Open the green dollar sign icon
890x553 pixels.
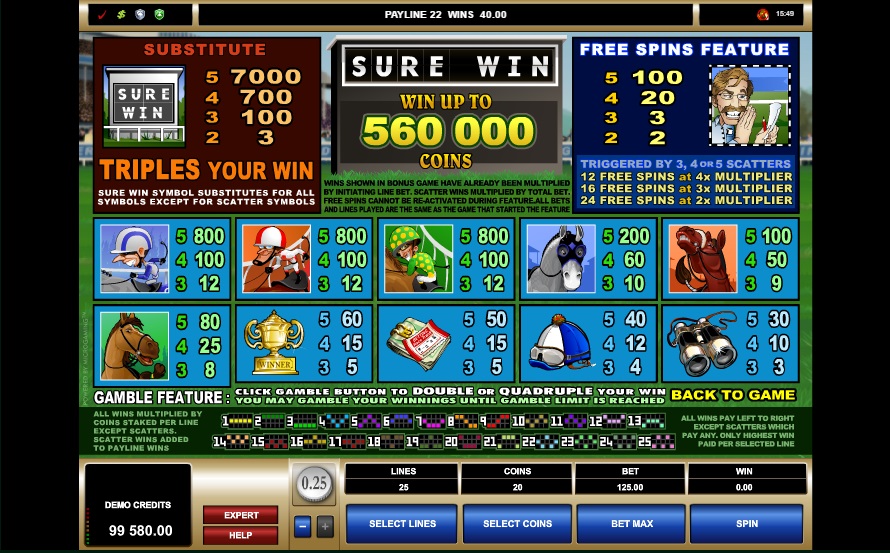pyautogui.click(x=121, y=15)
